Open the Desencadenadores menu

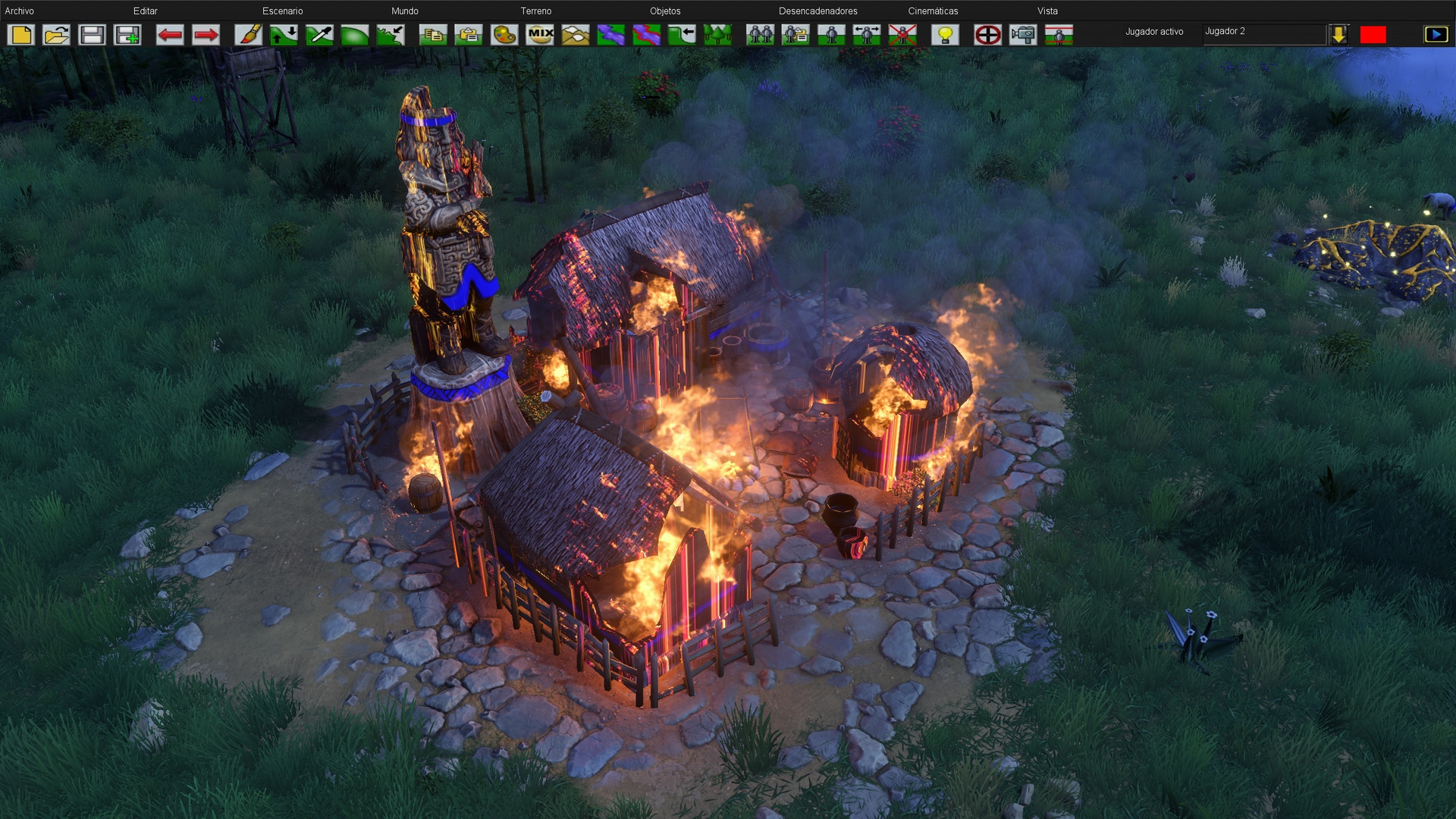tap(817, 11)
